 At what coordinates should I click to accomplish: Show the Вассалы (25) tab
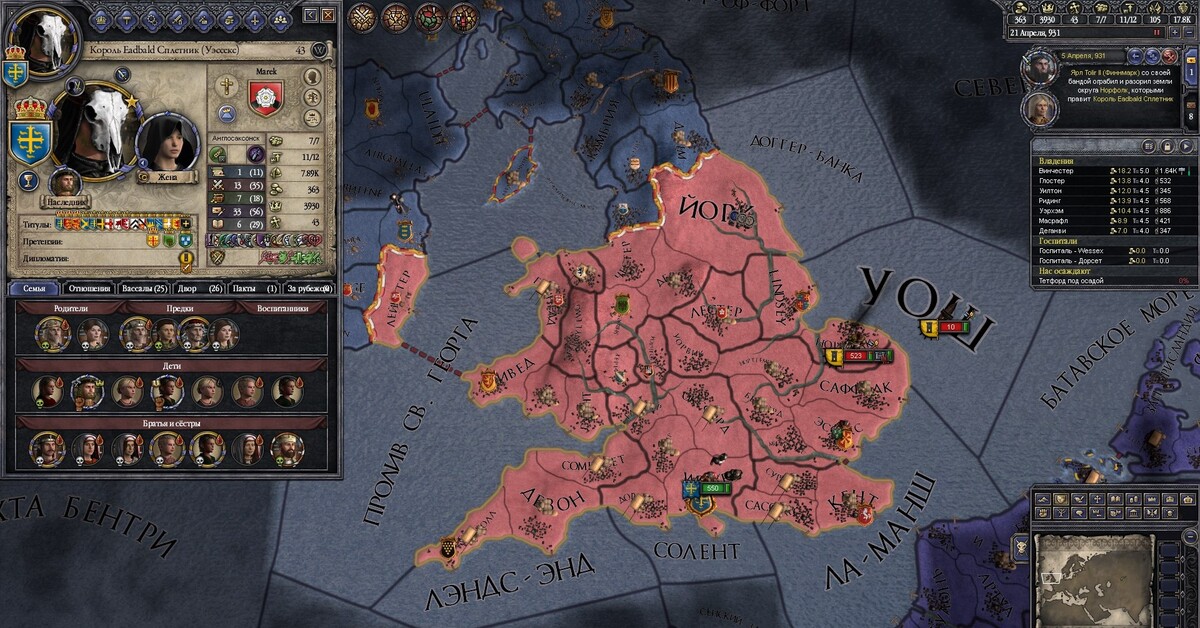(145, 288)
